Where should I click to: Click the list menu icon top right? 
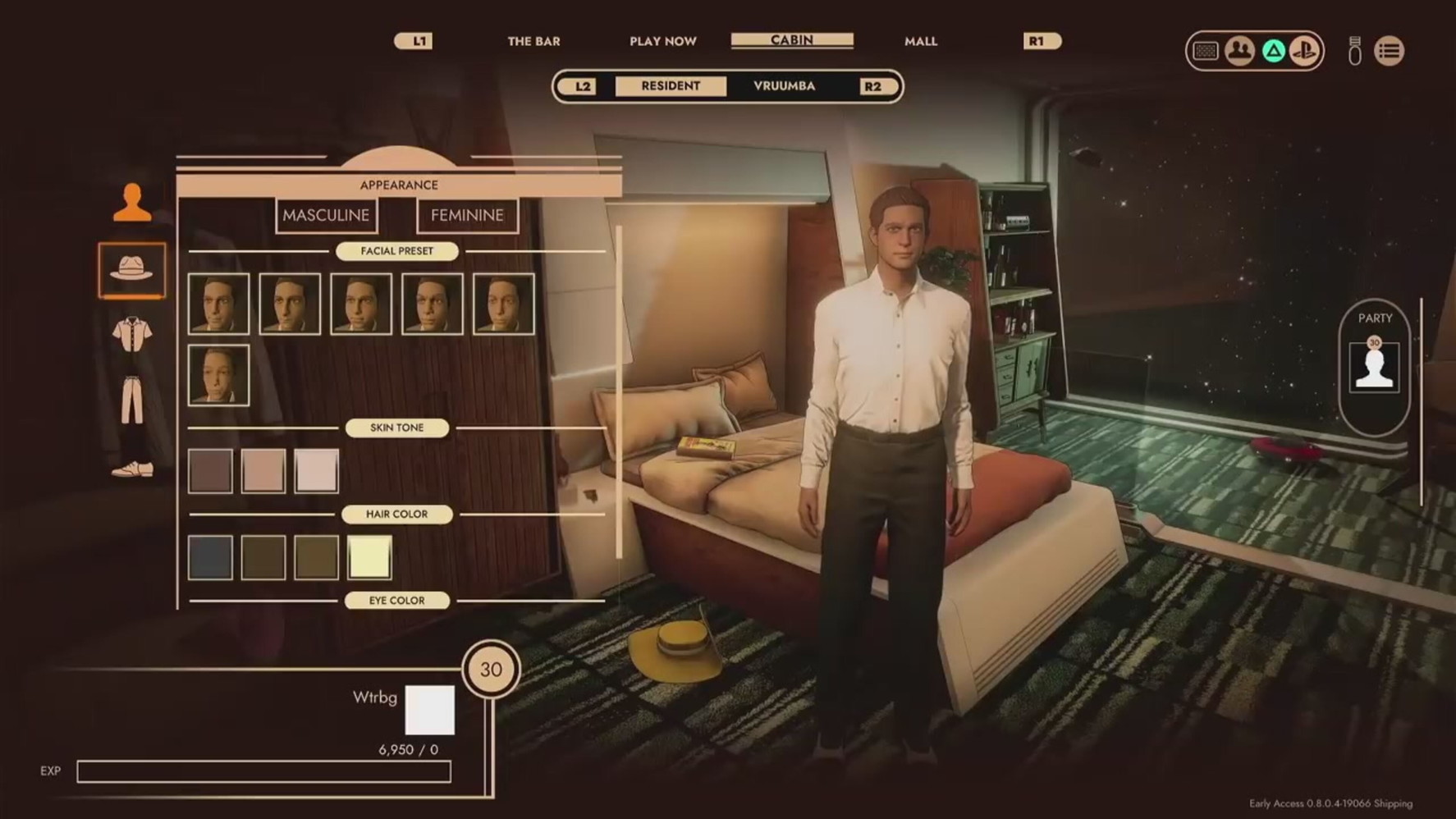[x=1391, y=51]
